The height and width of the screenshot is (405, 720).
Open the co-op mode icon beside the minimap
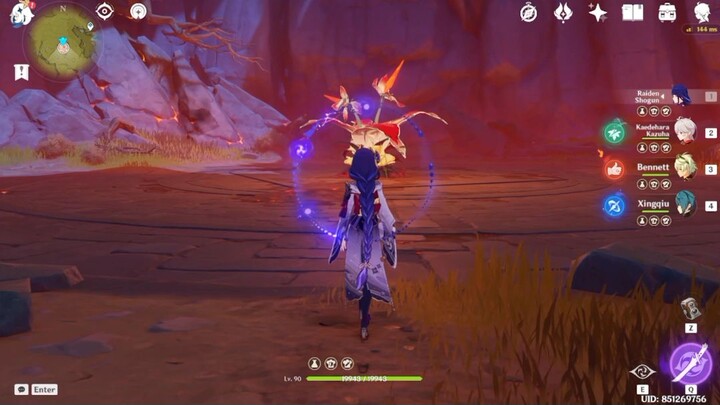(138, 11)
